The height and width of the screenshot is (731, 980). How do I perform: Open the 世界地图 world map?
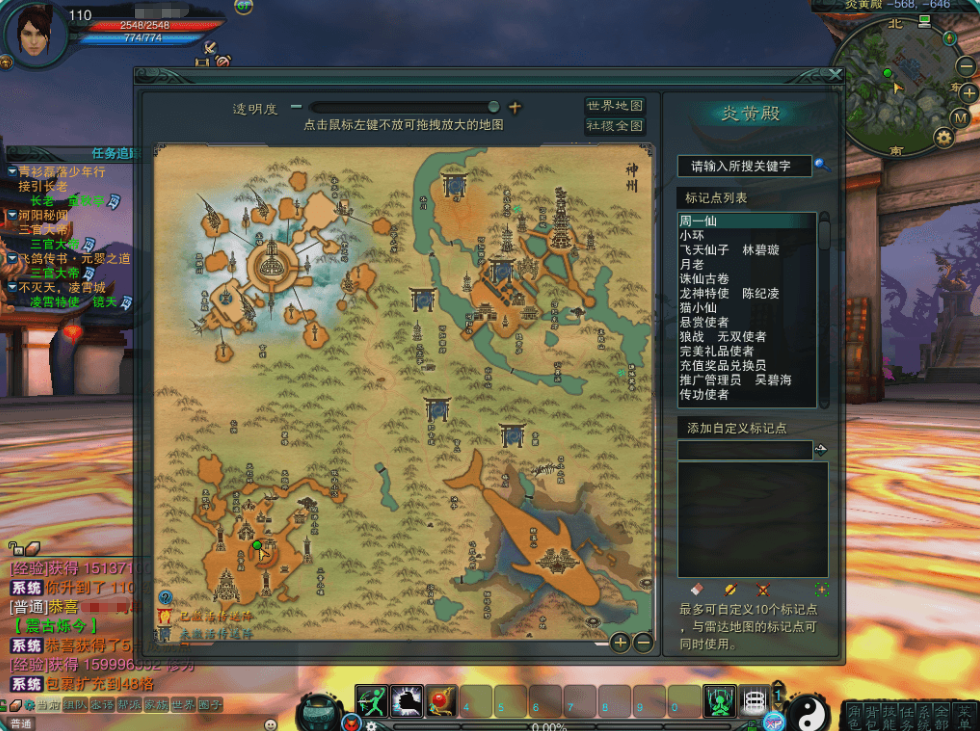click(614, 106)
